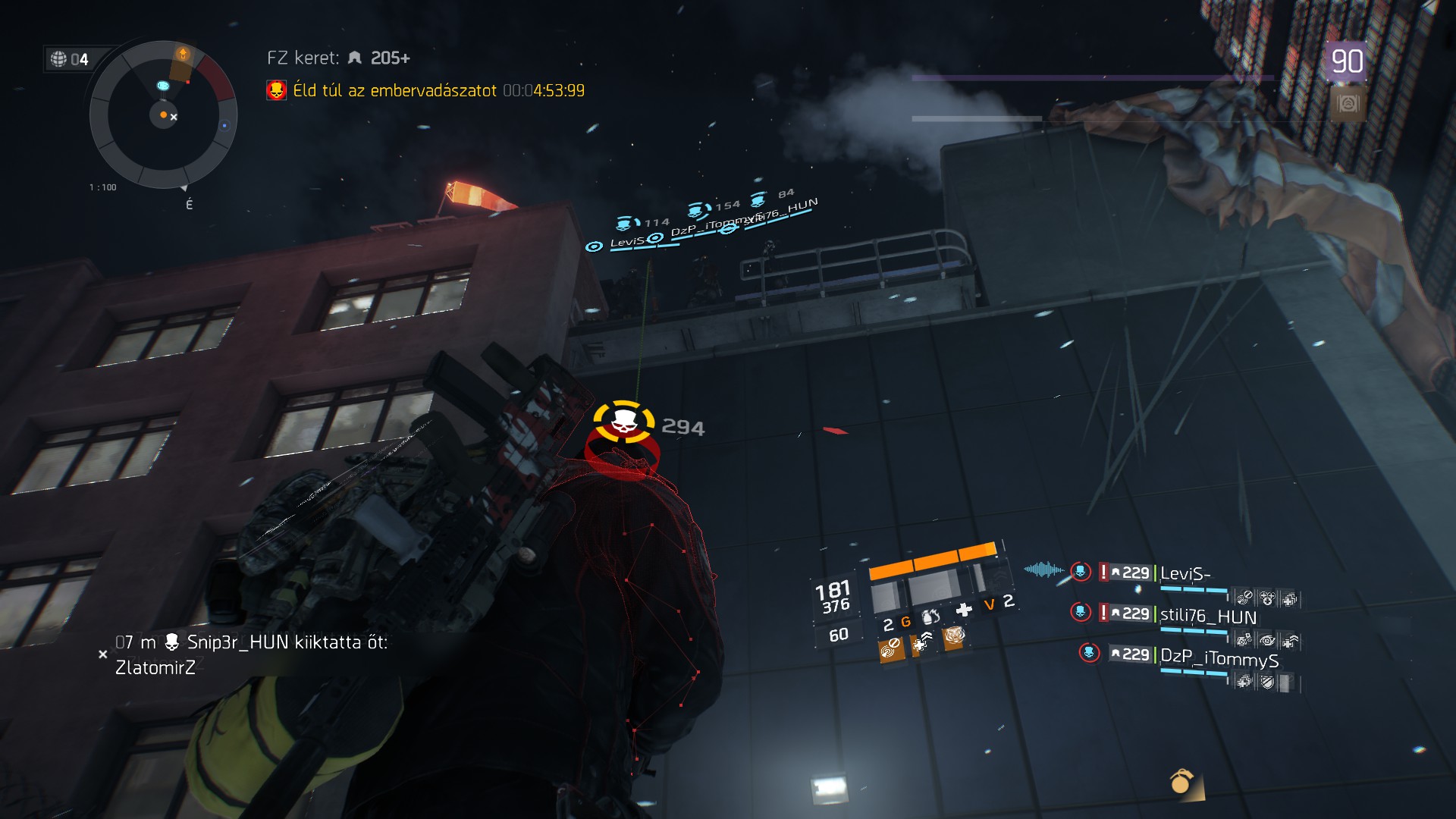Select the manhunt objective skull icon
This screenshot has width=1456, height=819.
pyautogui.click(x=276, y=91)
